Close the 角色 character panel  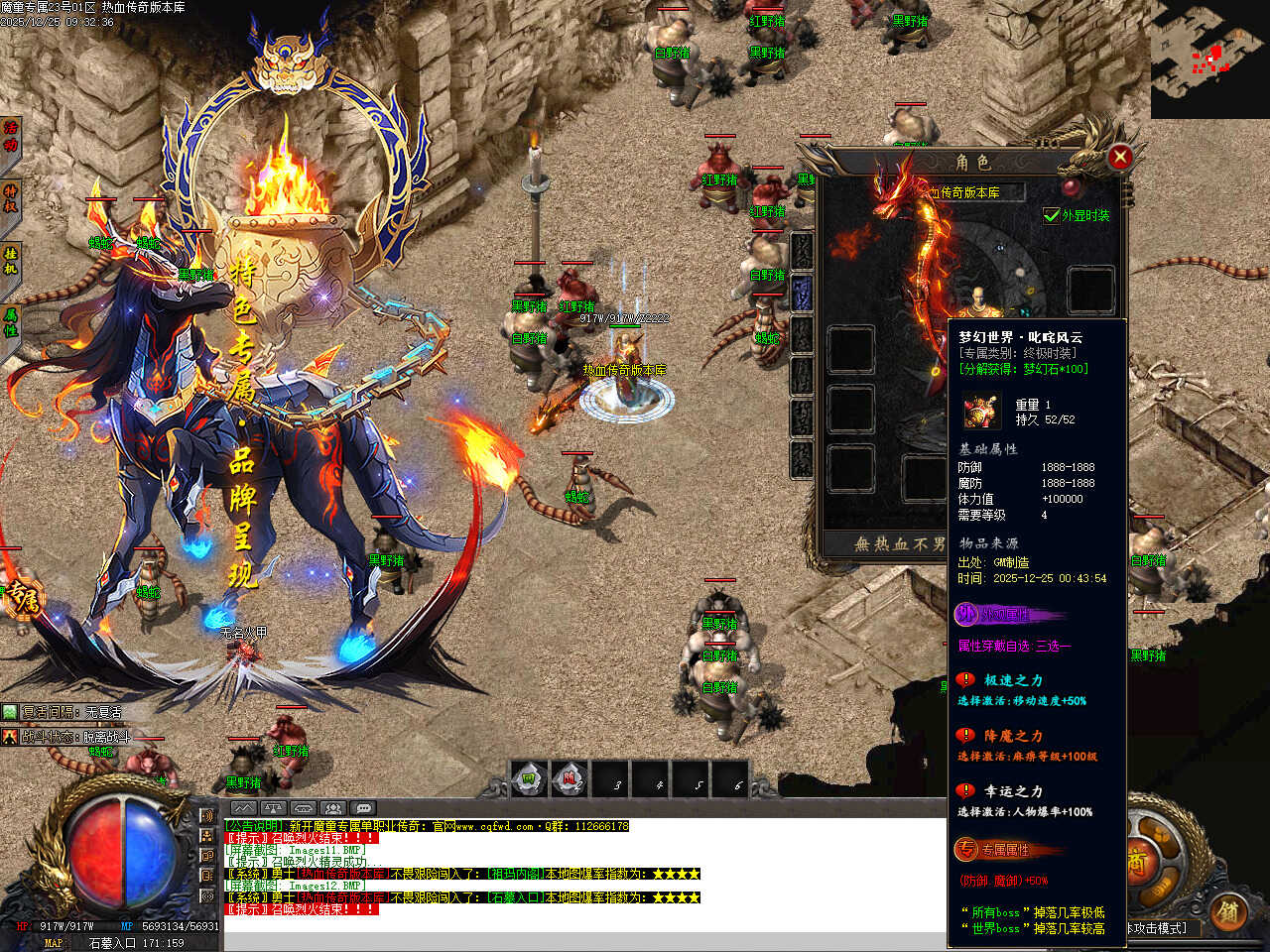pyautogui.click(x=1119, y=157)
